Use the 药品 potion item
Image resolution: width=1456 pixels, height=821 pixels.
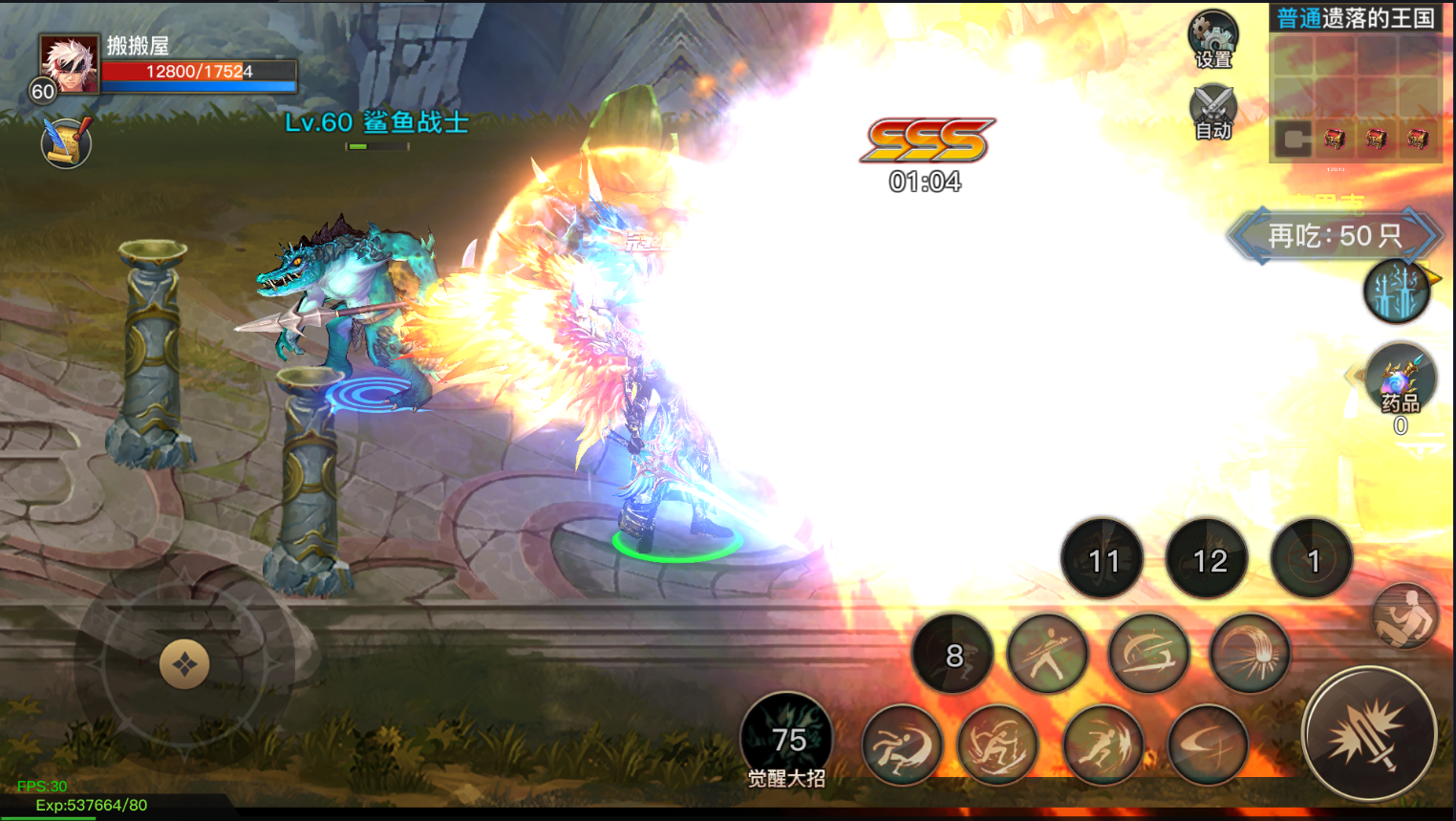click(x=1400, y=381)
